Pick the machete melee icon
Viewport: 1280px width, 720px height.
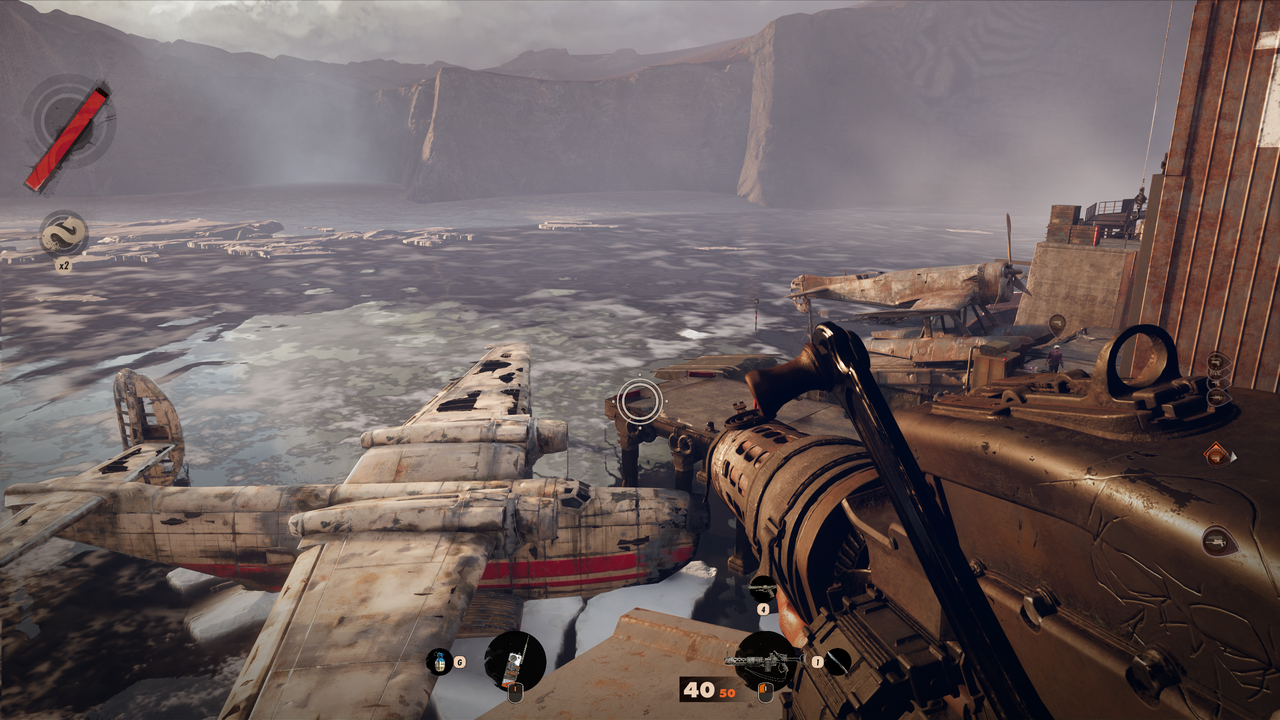[837, 661]
